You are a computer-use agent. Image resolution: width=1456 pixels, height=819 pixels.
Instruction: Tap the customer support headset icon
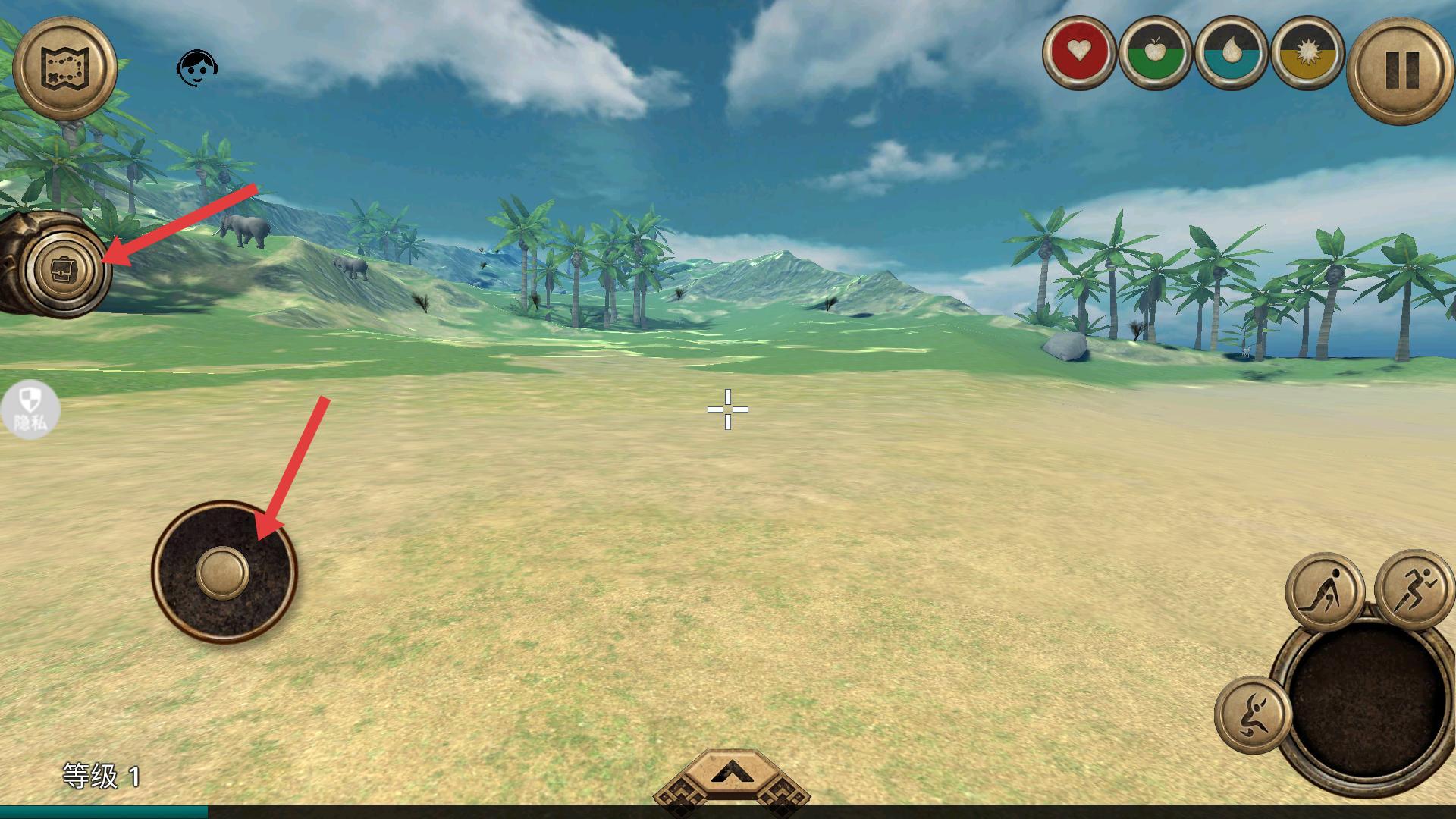pyautogui.click(x=196, y=68)
